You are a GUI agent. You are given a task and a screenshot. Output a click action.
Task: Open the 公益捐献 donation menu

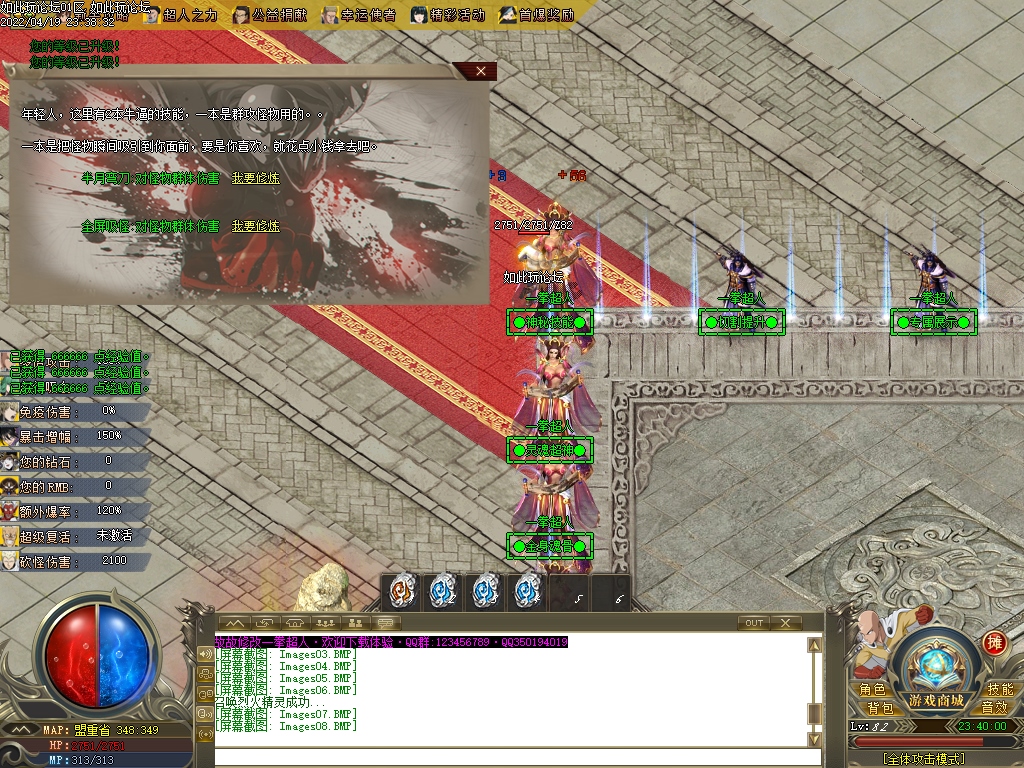point(269,15)
